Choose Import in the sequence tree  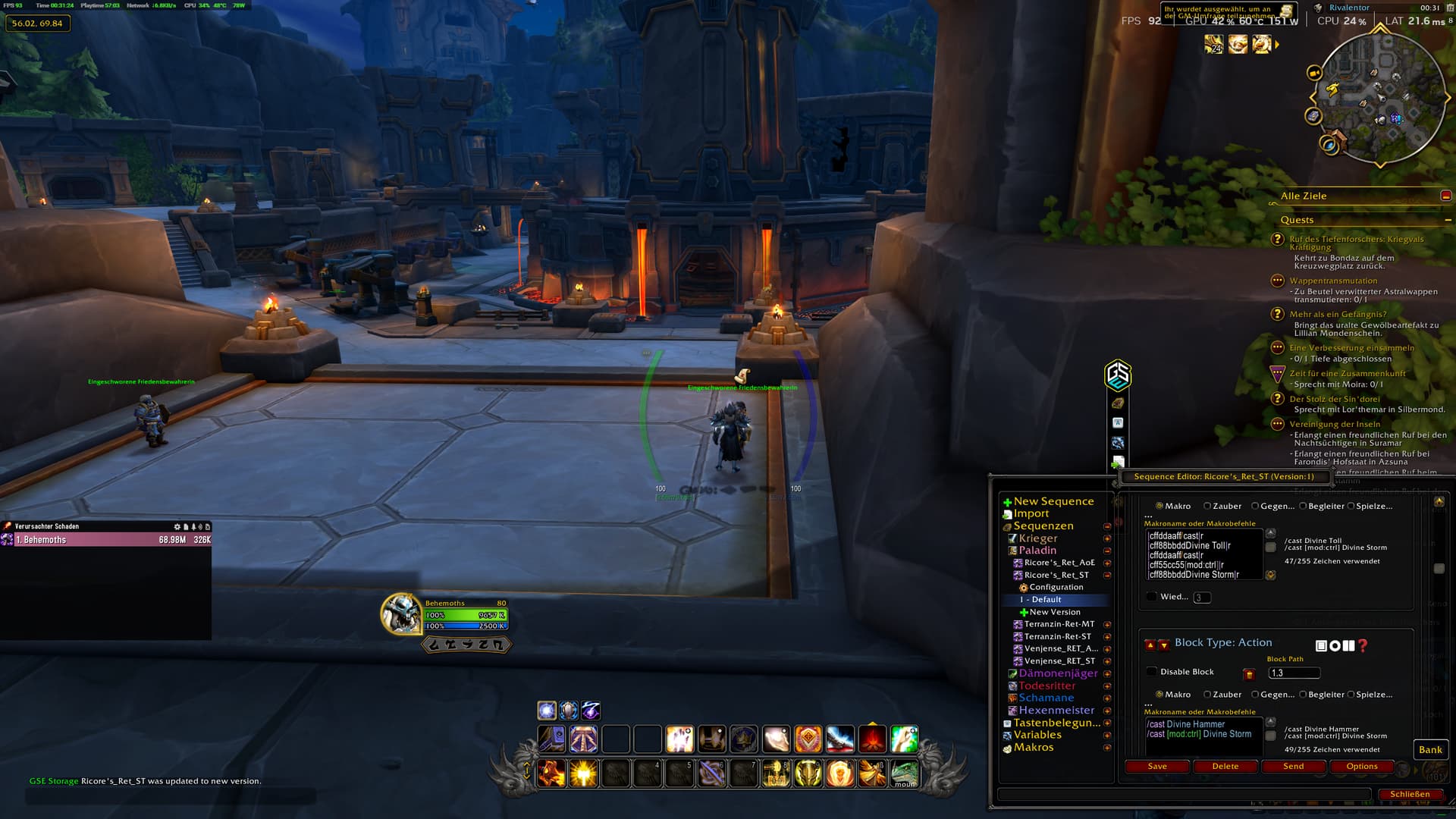tap(1031, 513)
